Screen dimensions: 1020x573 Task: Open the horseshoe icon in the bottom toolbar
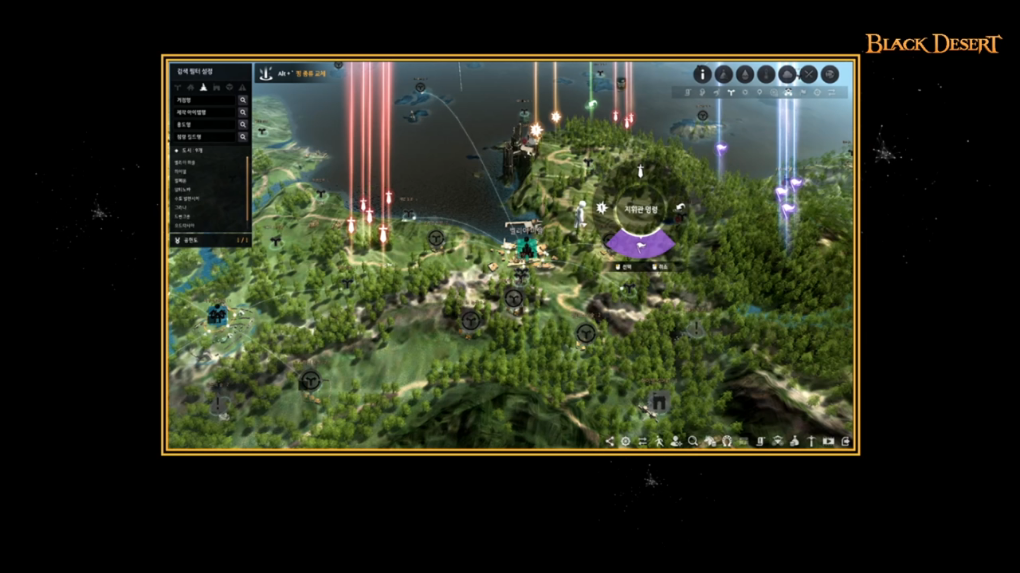(x=727, y=441)
